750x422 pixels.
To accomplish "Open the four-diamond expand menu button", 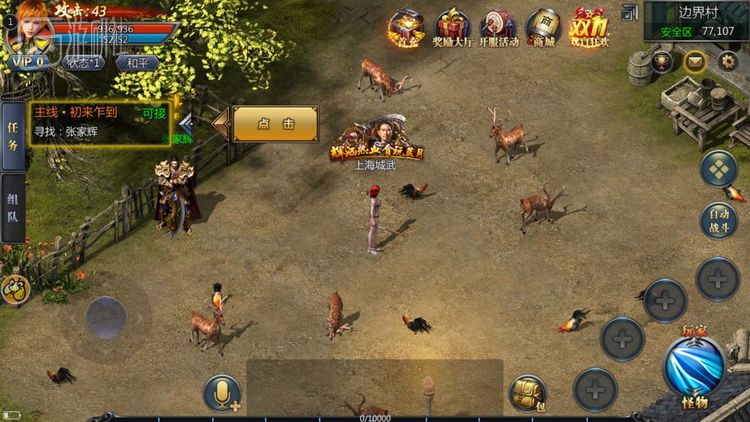I will [718, 168].
